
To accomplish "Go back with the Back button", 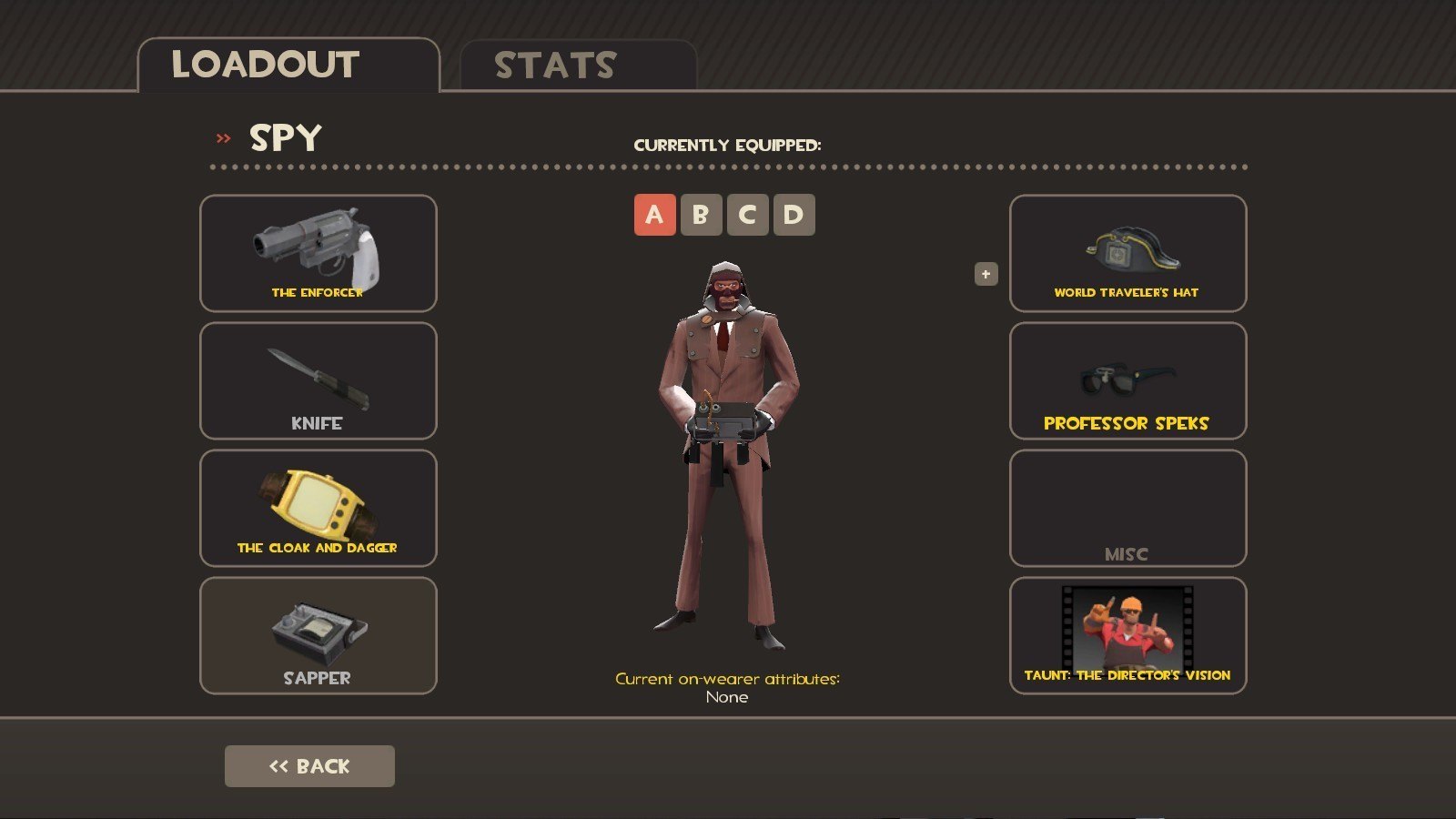I will tap(309, 766).
